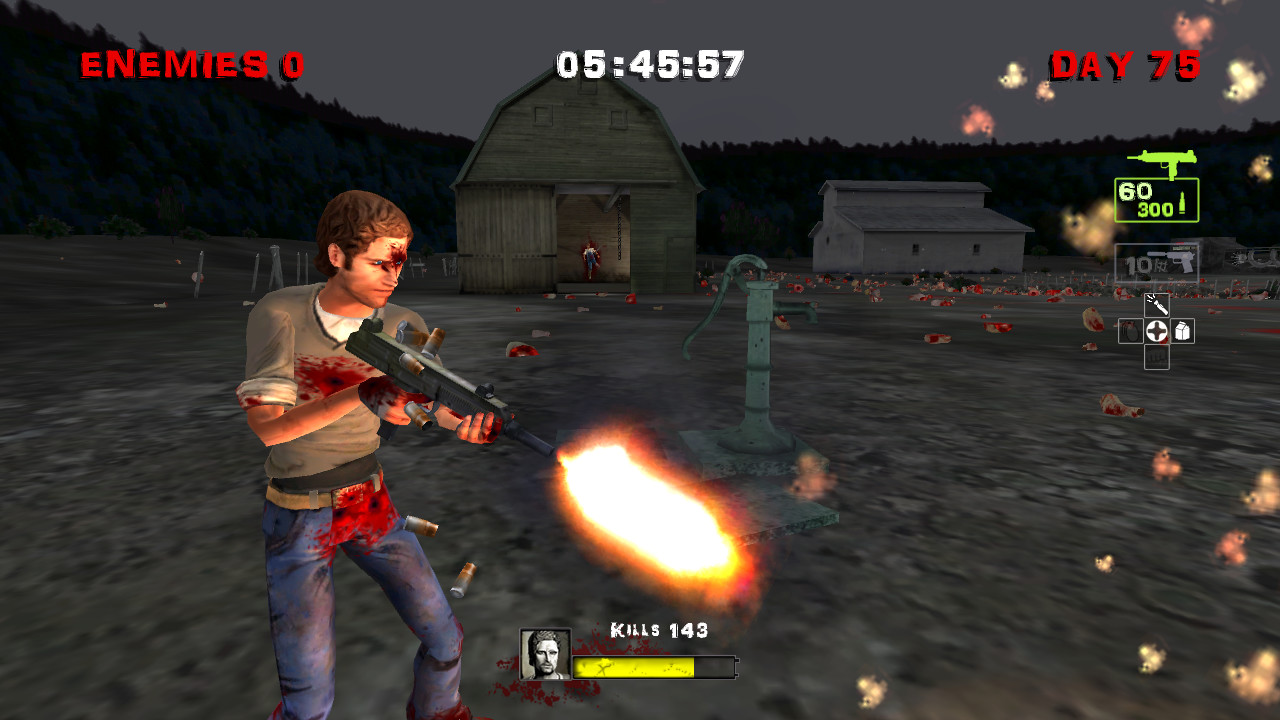The height and width of the screenshot is (720, 1280).
Task: Click the Kills 143 counter
Action: click(x=657, y=630)
